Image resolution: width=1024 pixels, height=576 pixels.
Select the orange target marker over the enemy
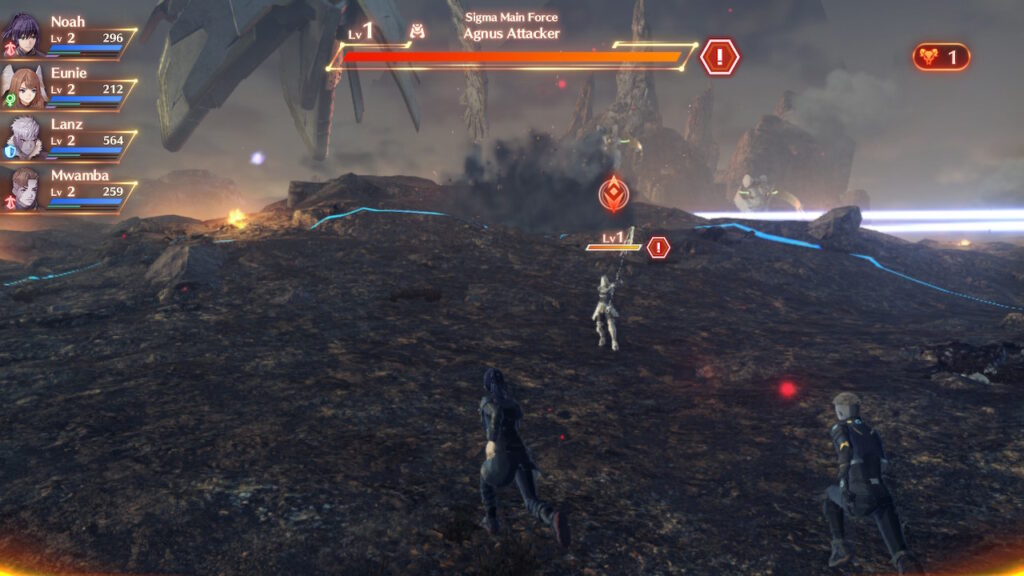click(613, 194)
